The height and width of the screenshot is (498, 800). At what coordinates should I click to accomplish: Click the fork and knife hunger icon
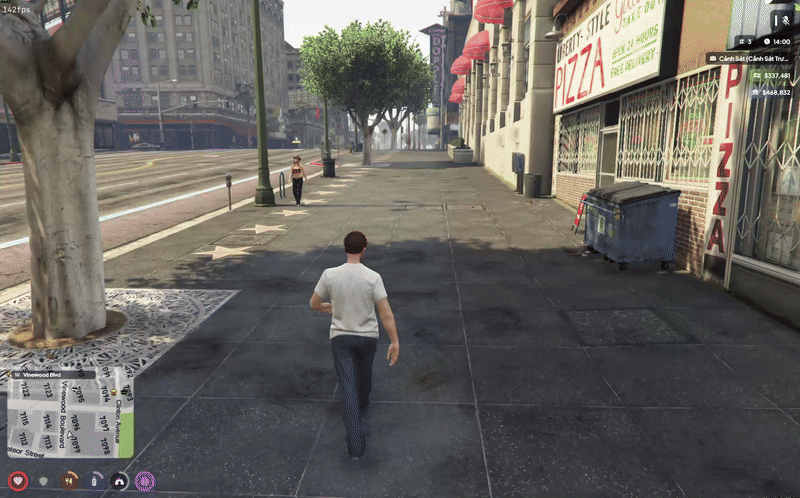(69, 481)
